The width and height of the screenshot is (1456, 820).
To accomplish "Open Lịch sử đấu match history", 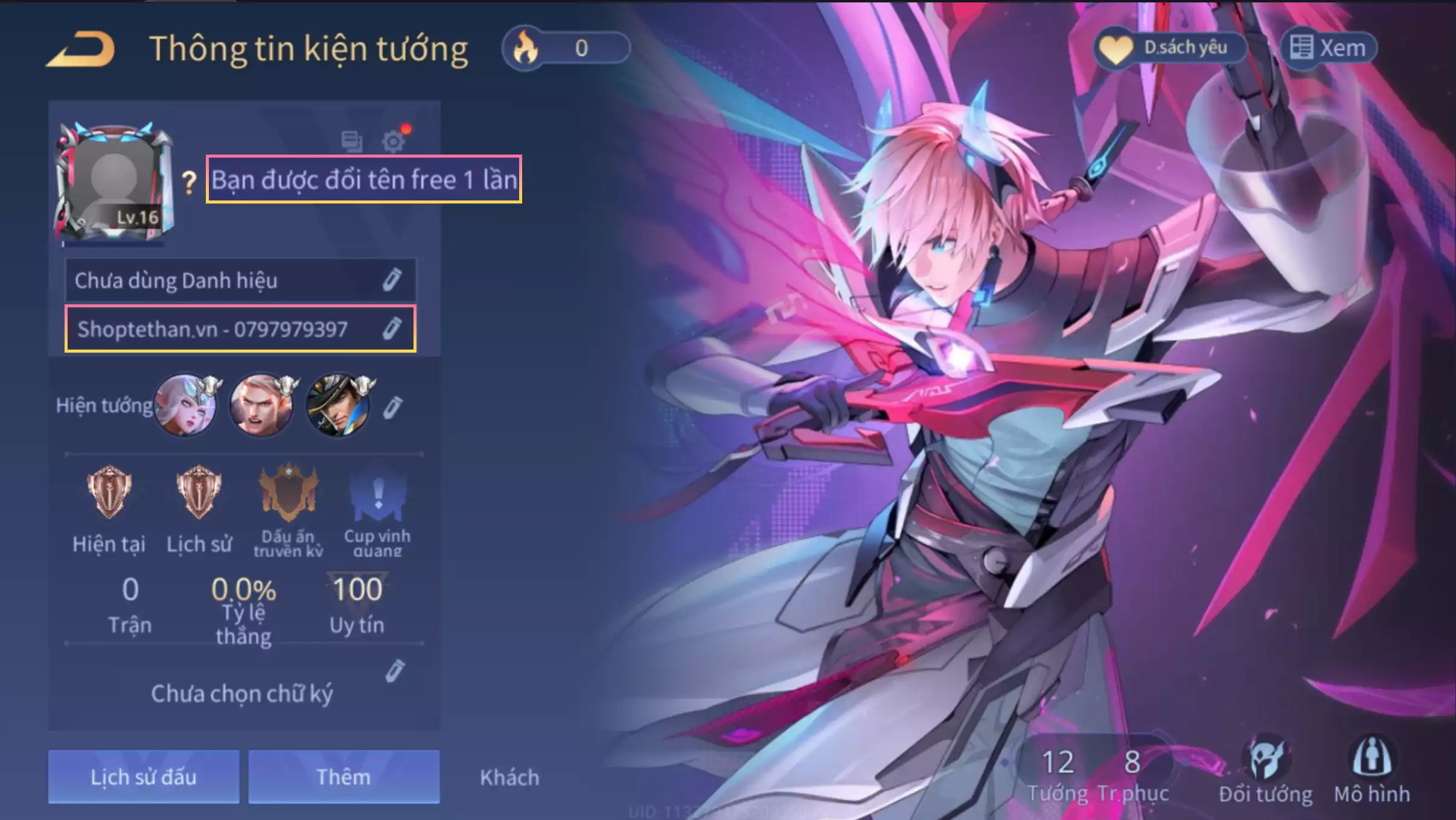I will (x=144, y=777).
